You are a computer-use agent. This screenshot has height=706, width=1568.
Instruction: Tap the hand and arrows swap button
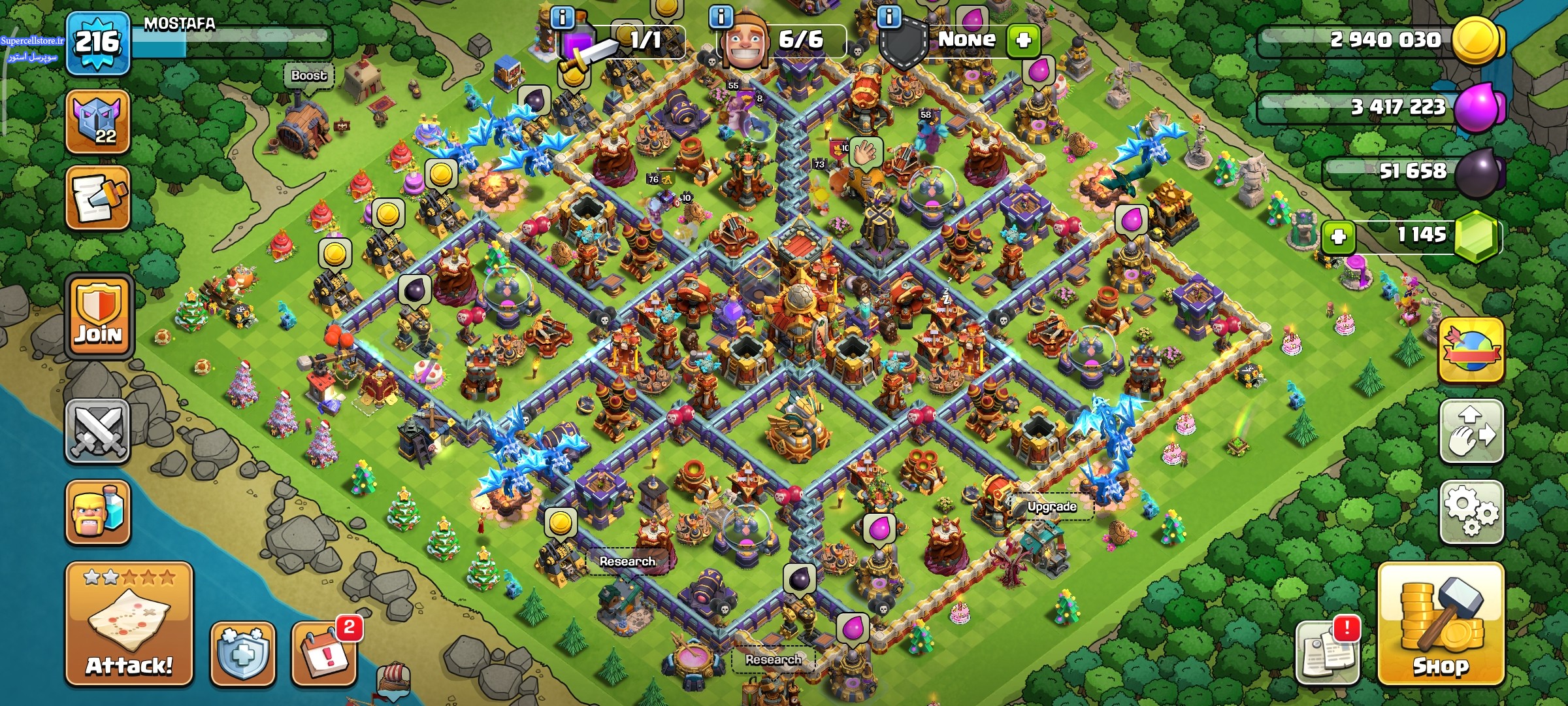tap(1471, 431)
